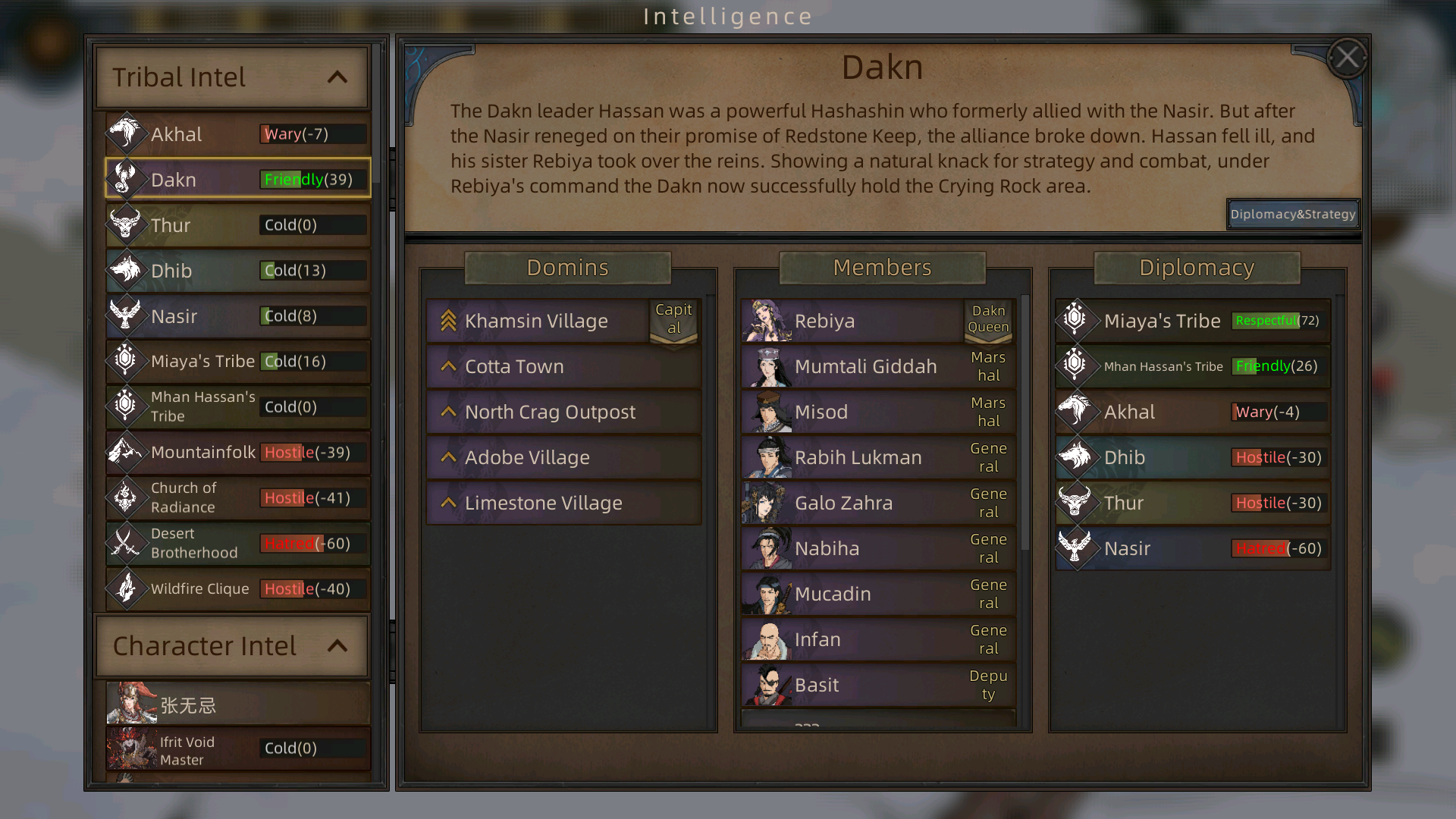The height and width of the screenshot is (819, 1456).
Task: Click the Nasir eagle emblem in Tribal Intel
Action: coord(127,315)
